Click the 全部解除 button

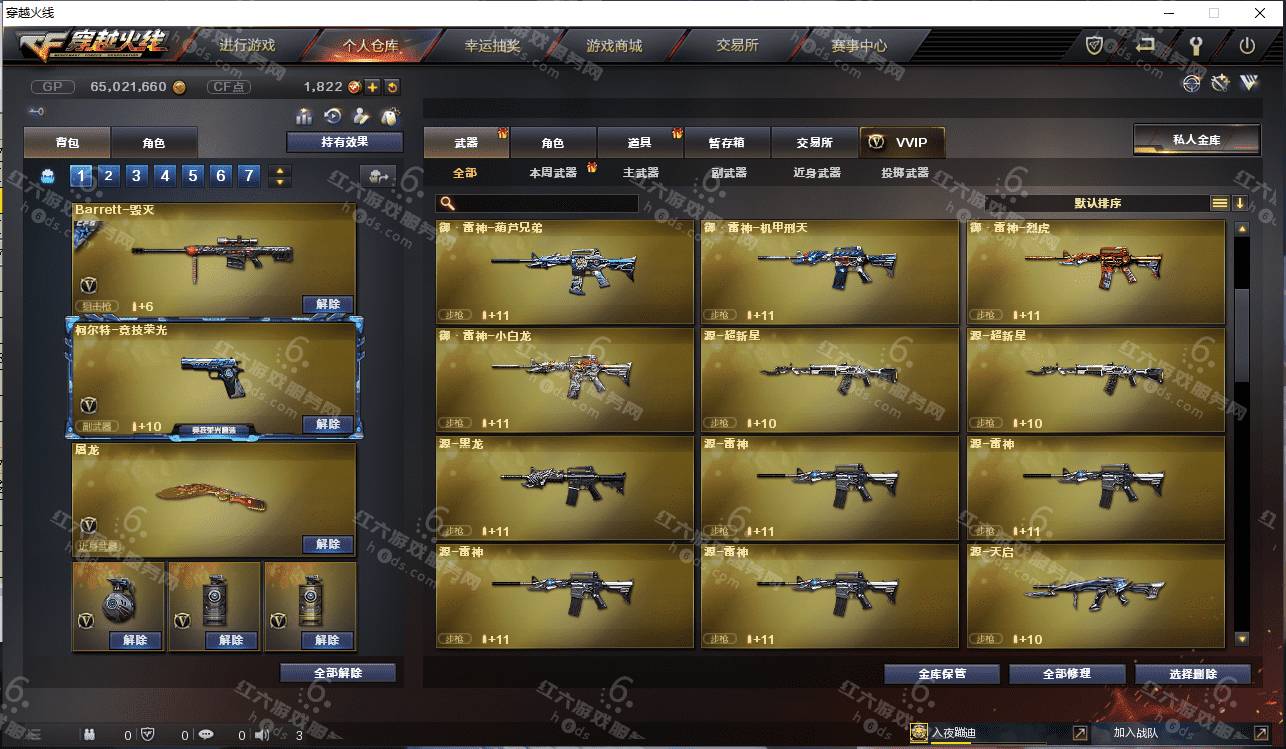(337, 673)
